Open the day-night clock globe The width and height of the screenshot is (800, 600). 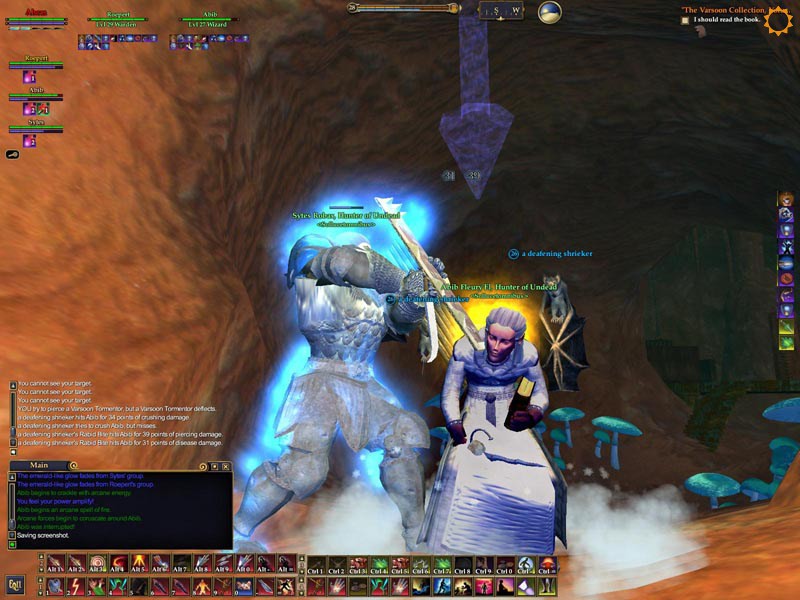[550, 13]
